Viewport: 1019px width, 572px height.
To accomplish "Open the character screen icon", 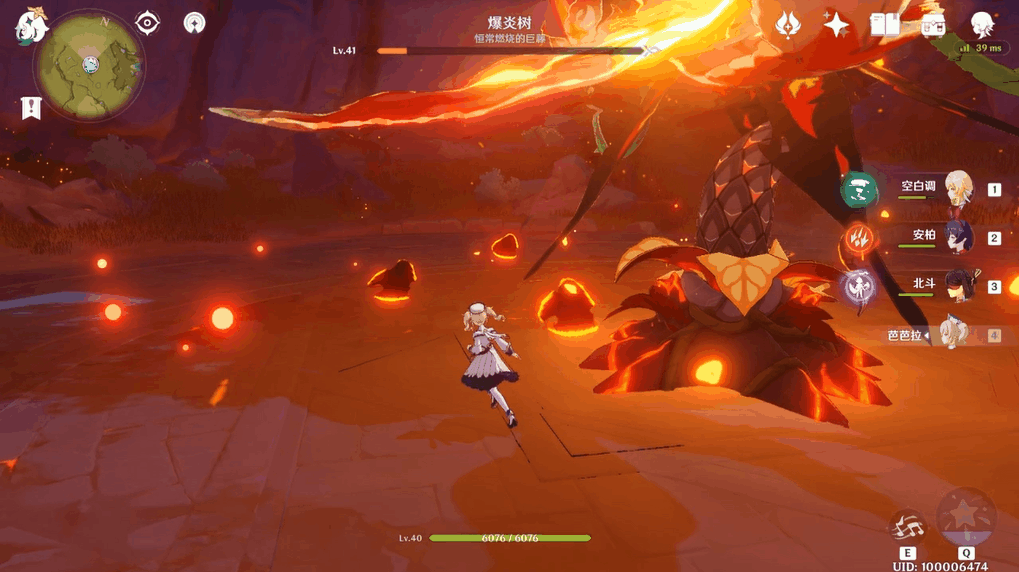I will tap(982, 25).
